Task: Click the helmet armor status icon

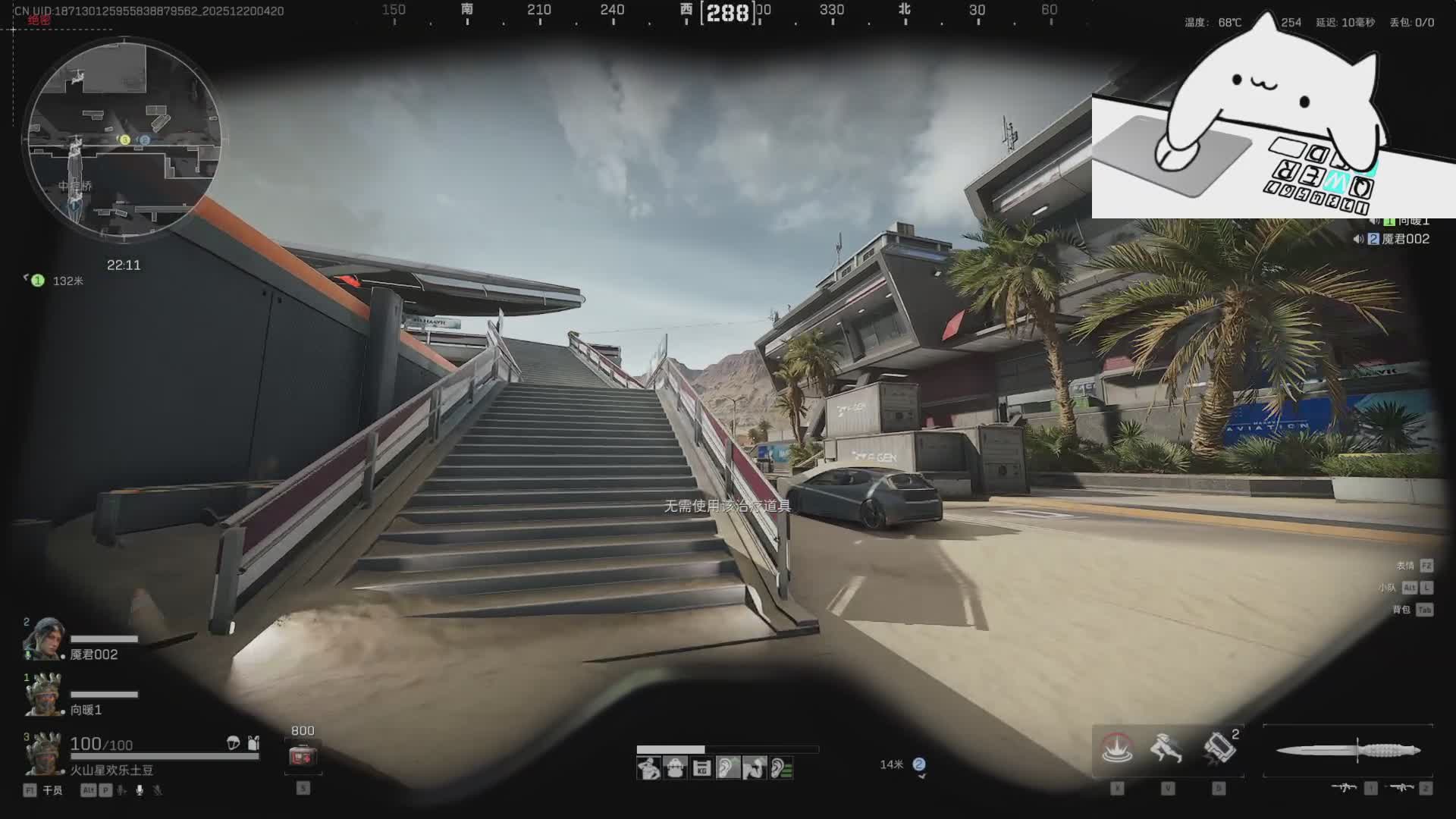Action: point(234,743)
